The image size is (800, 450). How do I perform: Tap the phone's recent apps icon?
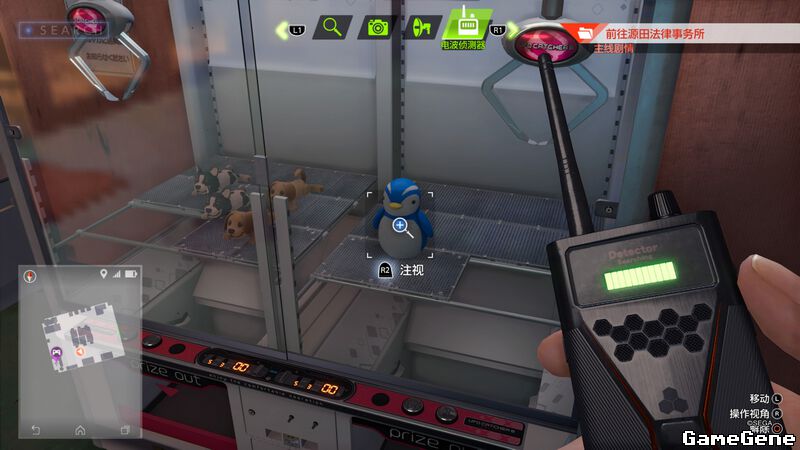click(125, 429)
